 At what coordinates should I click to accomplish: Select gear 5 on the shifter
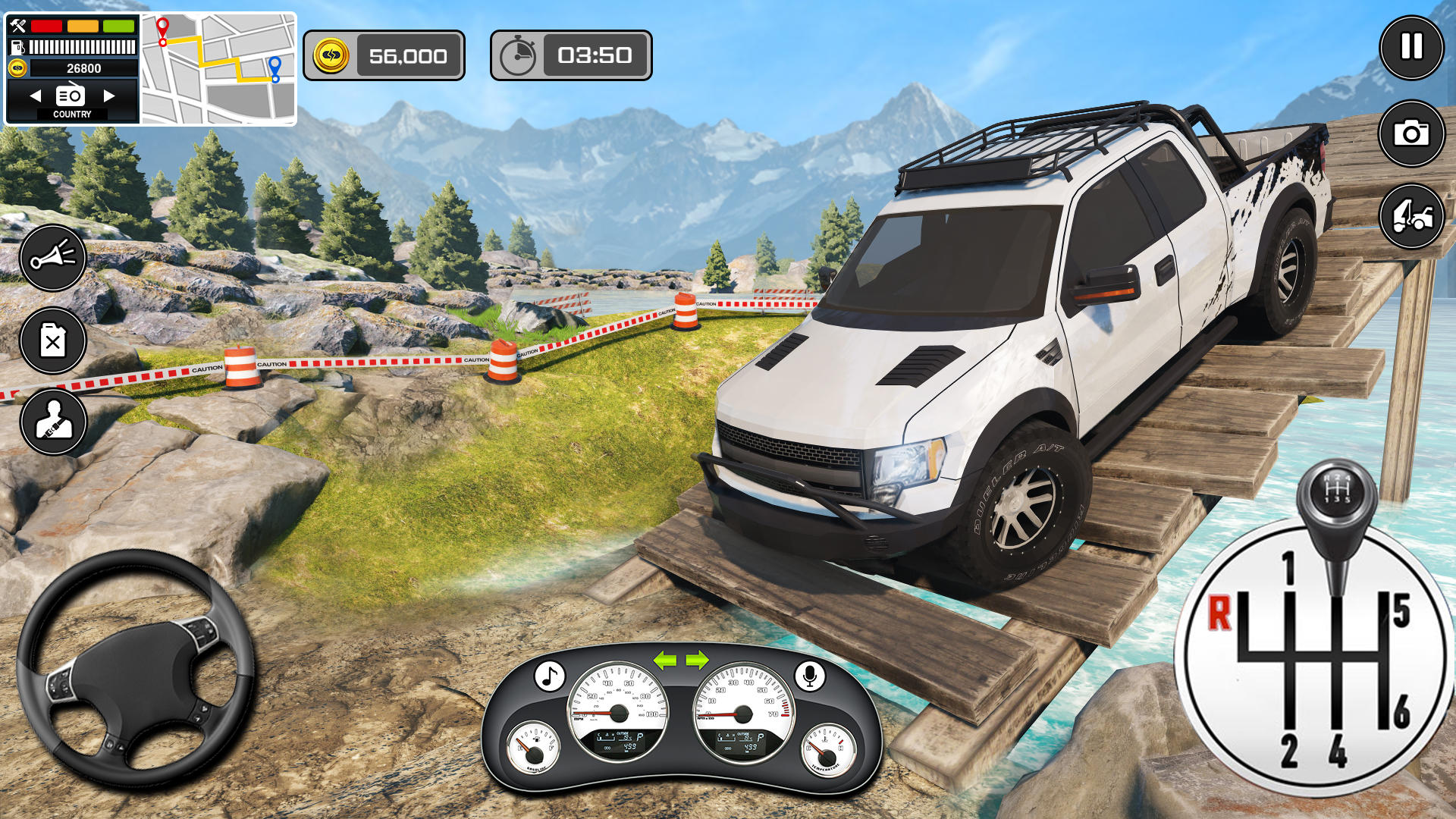[1401, 611]
